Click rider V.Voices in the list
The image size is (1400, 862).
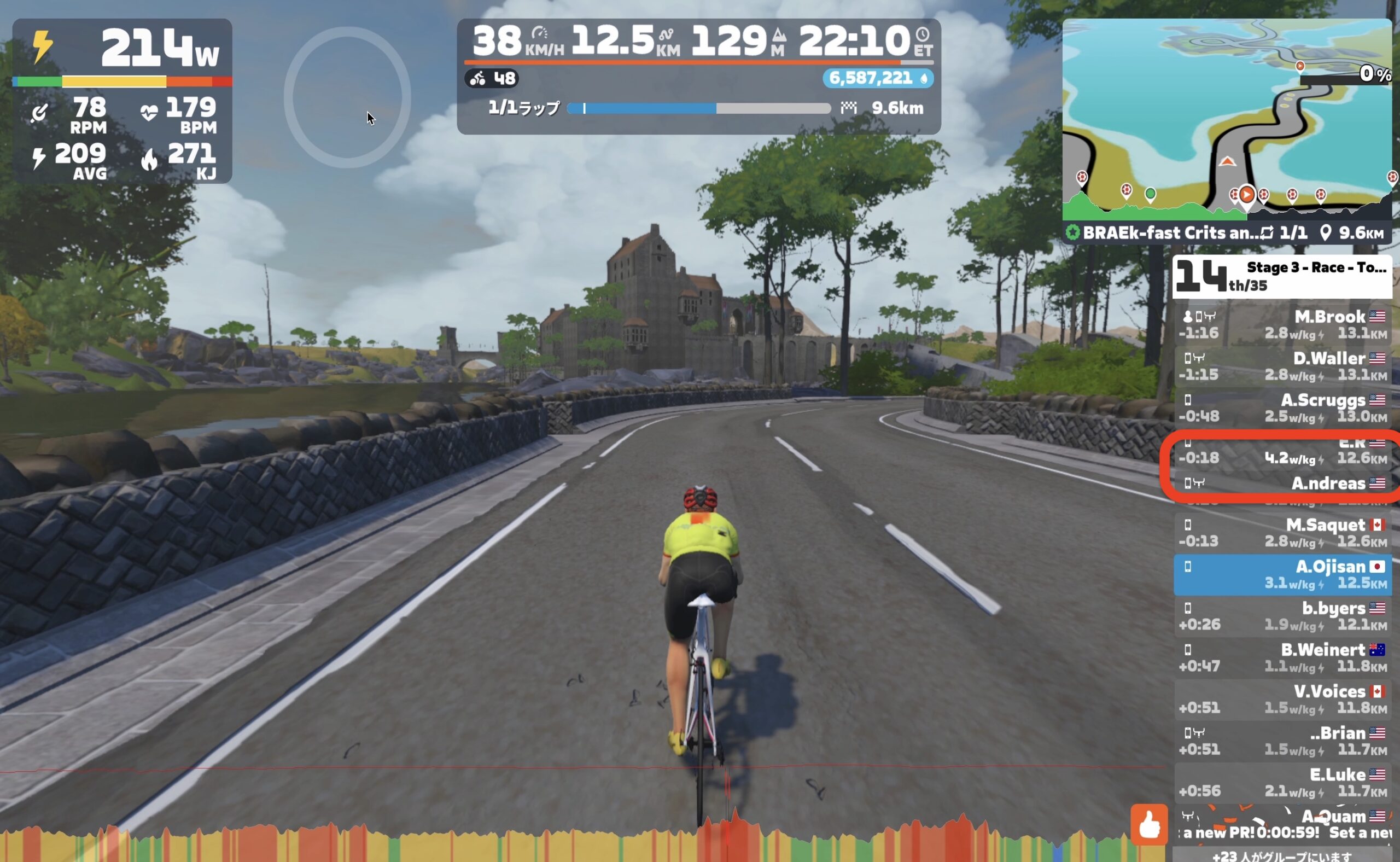(1282, 699)
